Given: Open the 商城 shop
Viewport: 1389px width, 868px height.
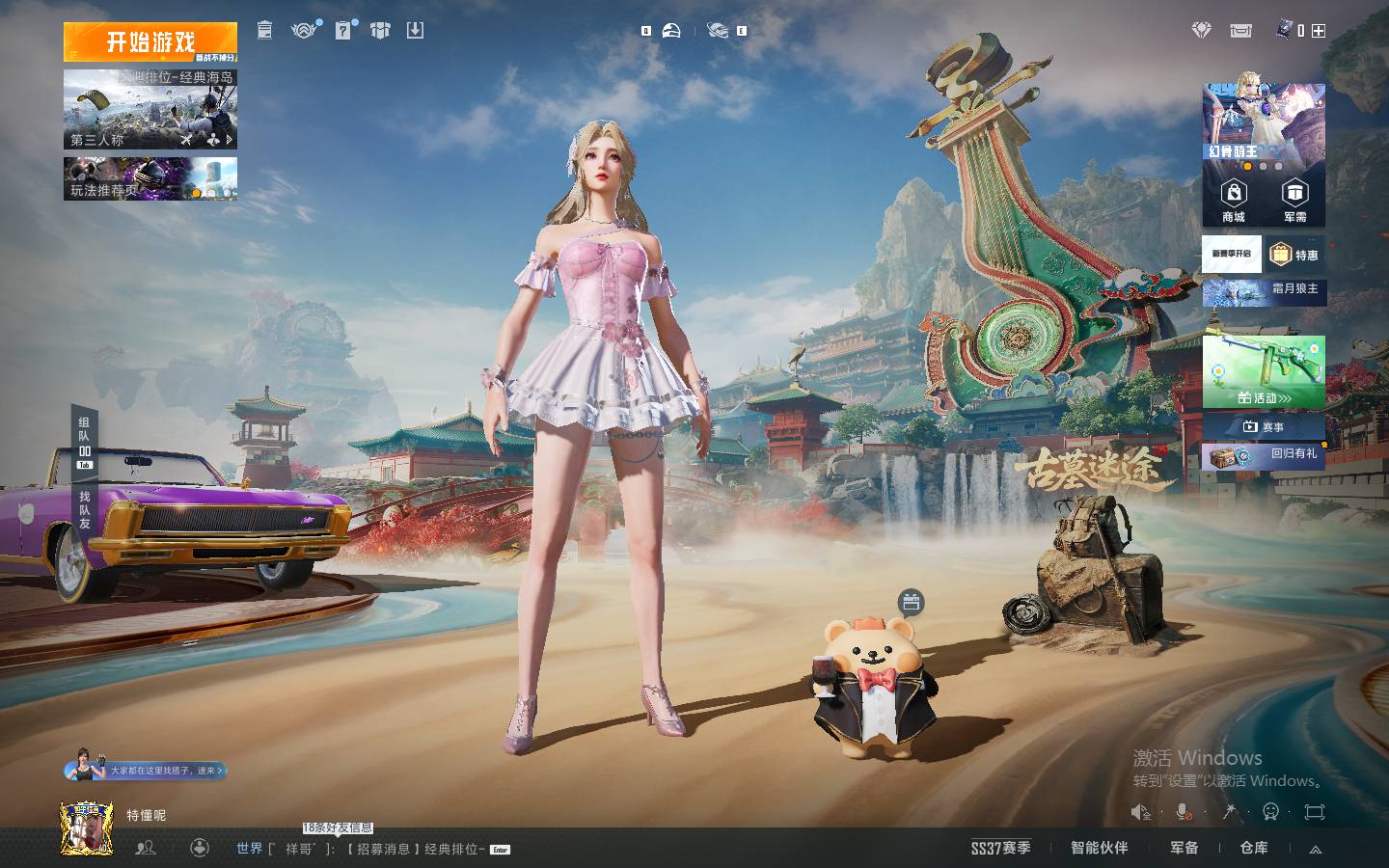Looking at the screenshot, I should tap(1234, 201).
